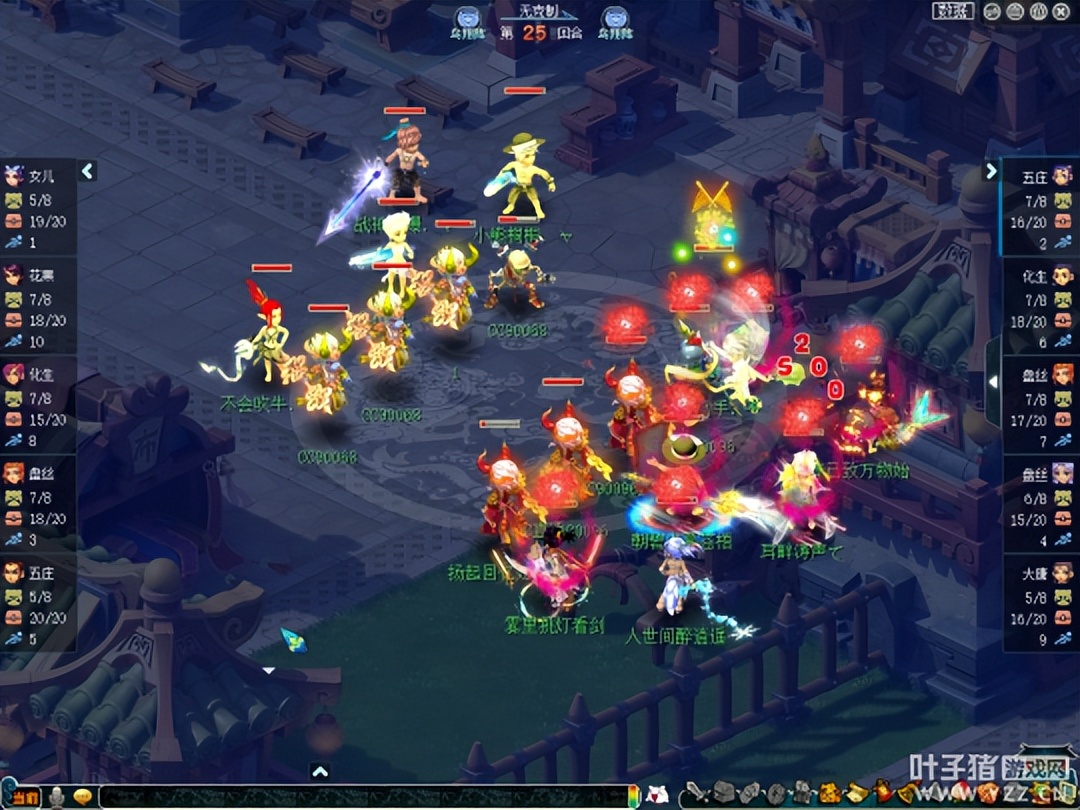
Task: Open the emoji speech bubble icon
Action: click(82, 797)
